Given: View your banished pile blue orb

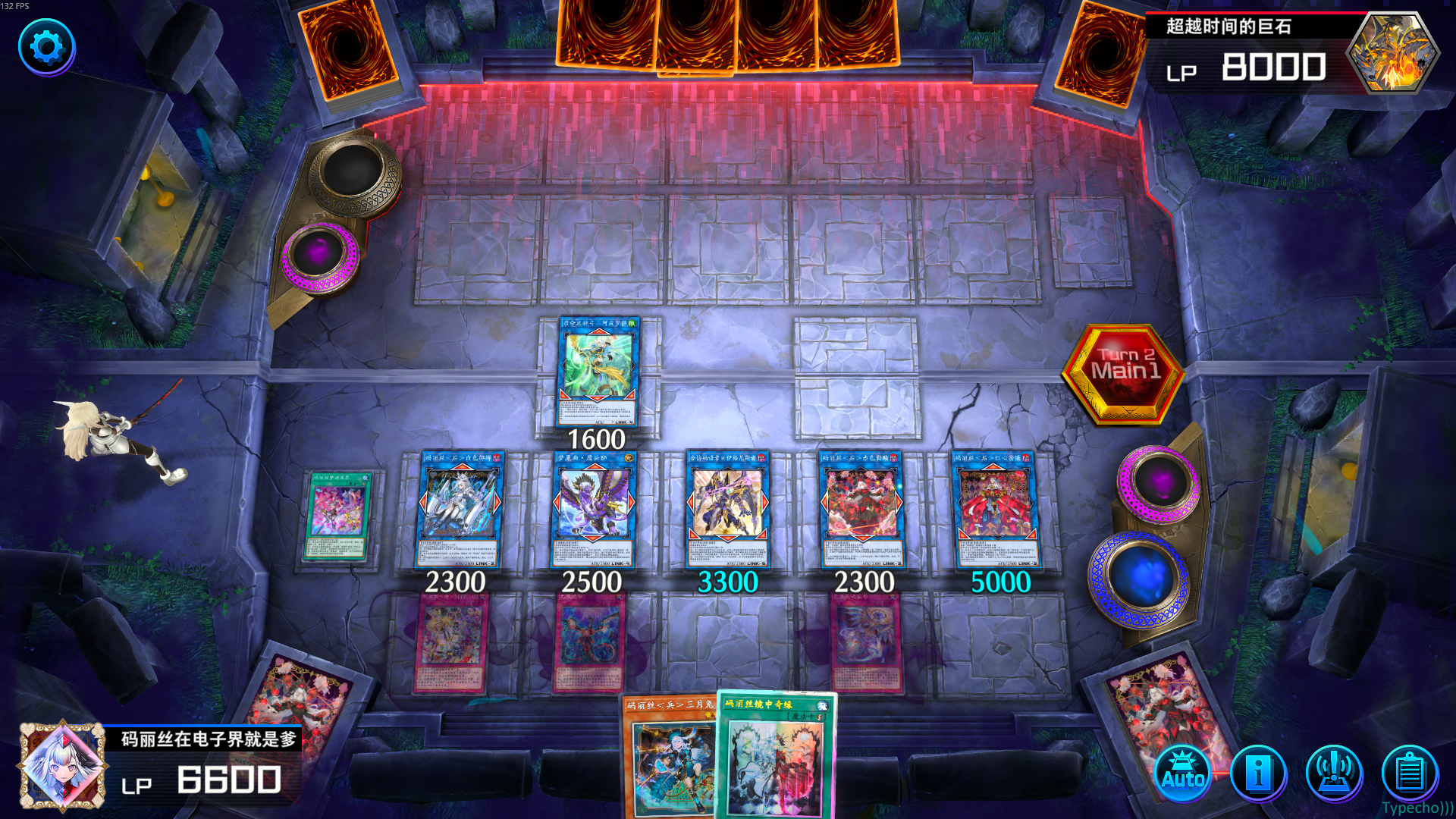Looking at the screenshot, I should pyautogui.click(x=1141, y=578).
